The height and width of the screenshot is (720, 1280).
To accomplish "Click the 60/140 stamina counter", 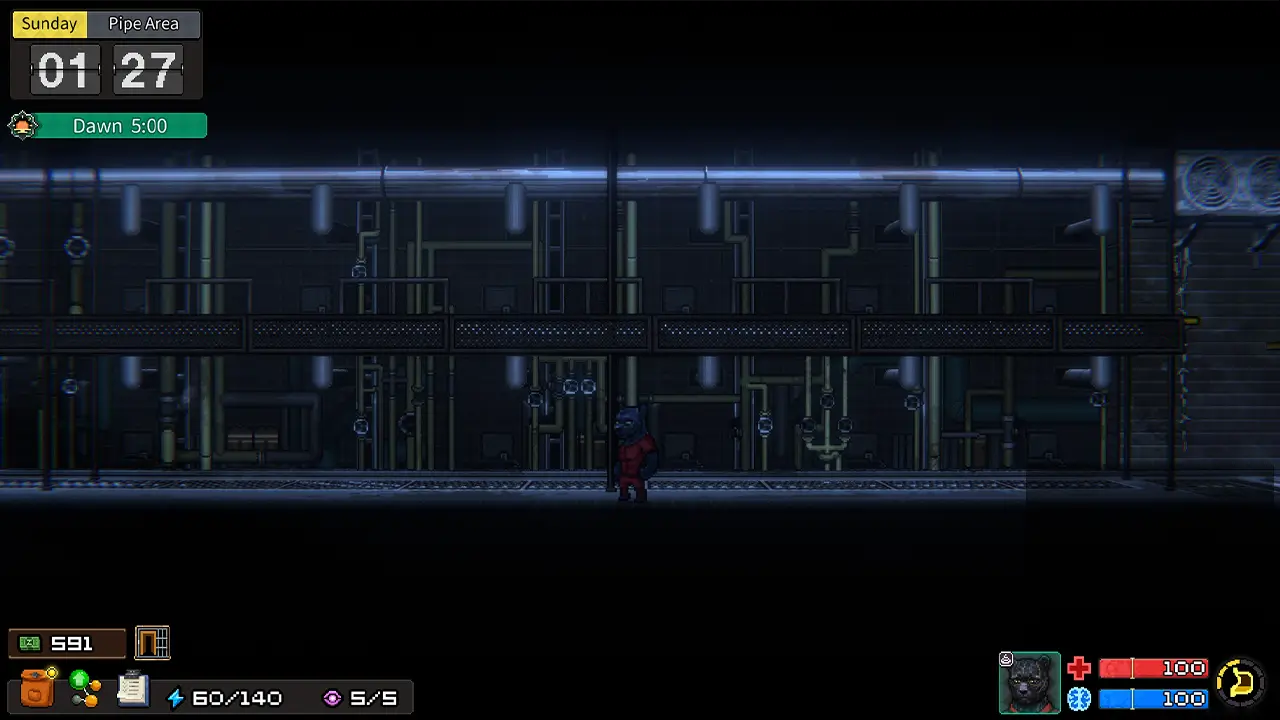I will (x=237, y=697).
